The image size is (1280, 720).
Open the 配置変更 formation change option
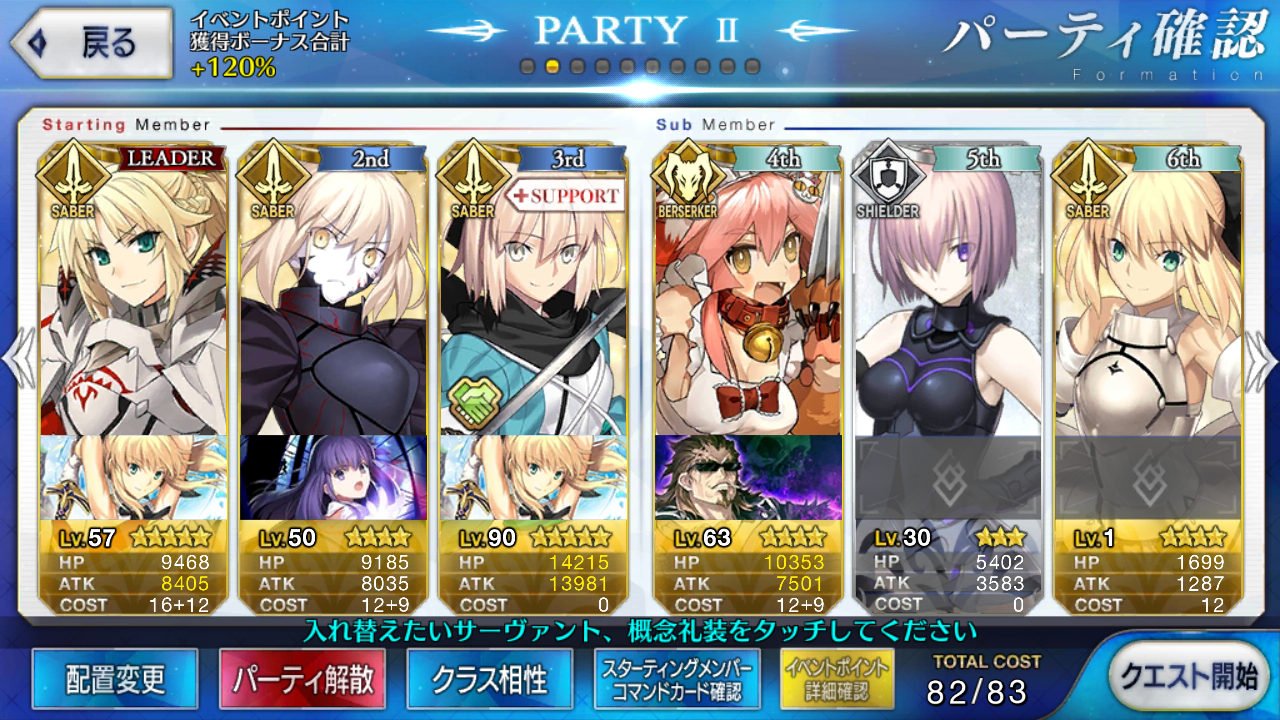click(x=115, y=679)
